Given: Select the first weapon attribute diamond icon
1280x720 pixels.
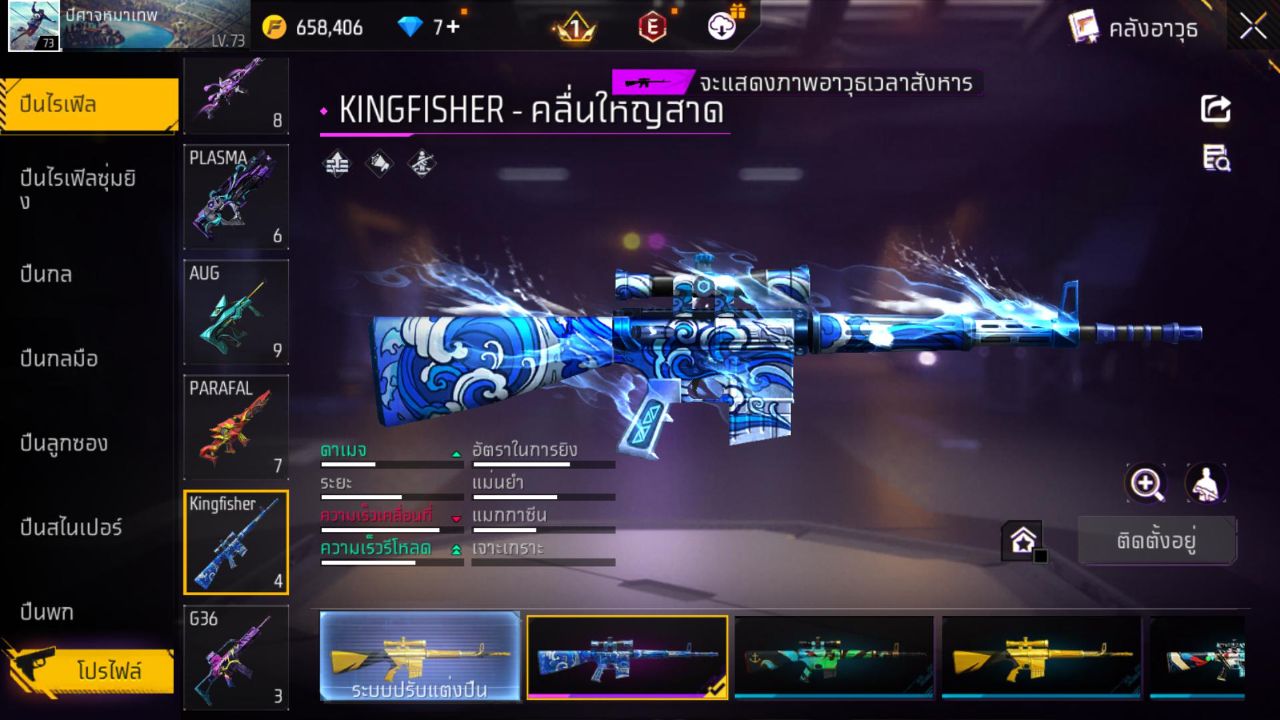Looking at the screenshot, I should tap(336, 164).
